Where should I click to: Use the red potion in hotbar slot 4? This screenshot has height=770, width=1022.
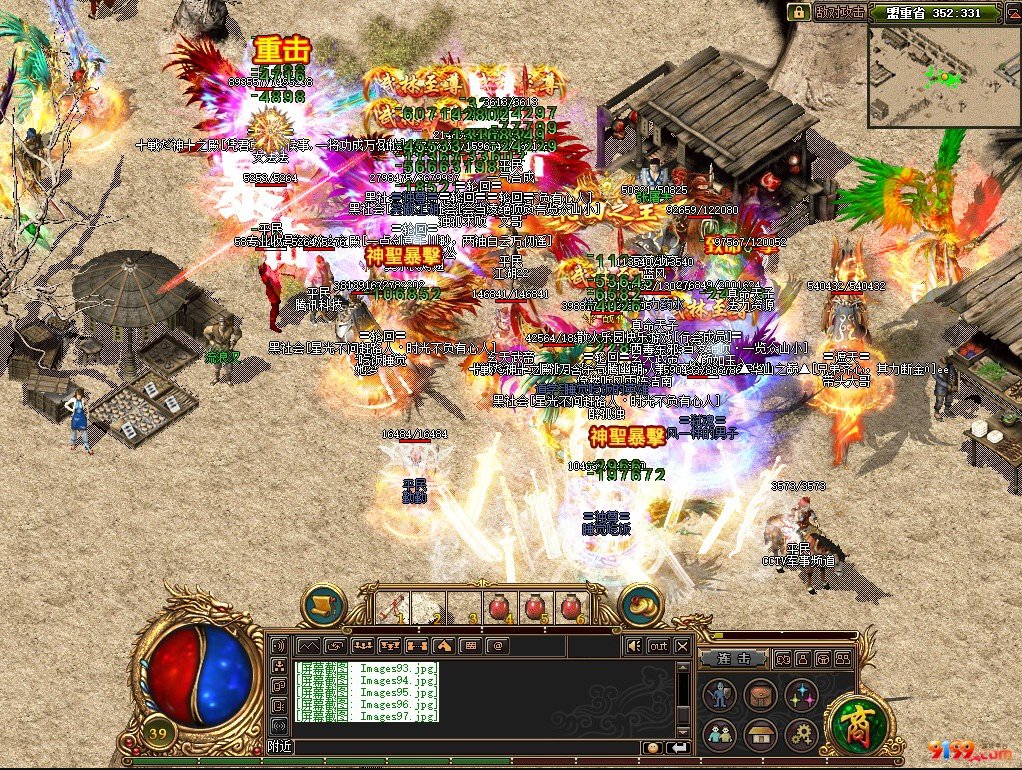[x=500, y=606]
